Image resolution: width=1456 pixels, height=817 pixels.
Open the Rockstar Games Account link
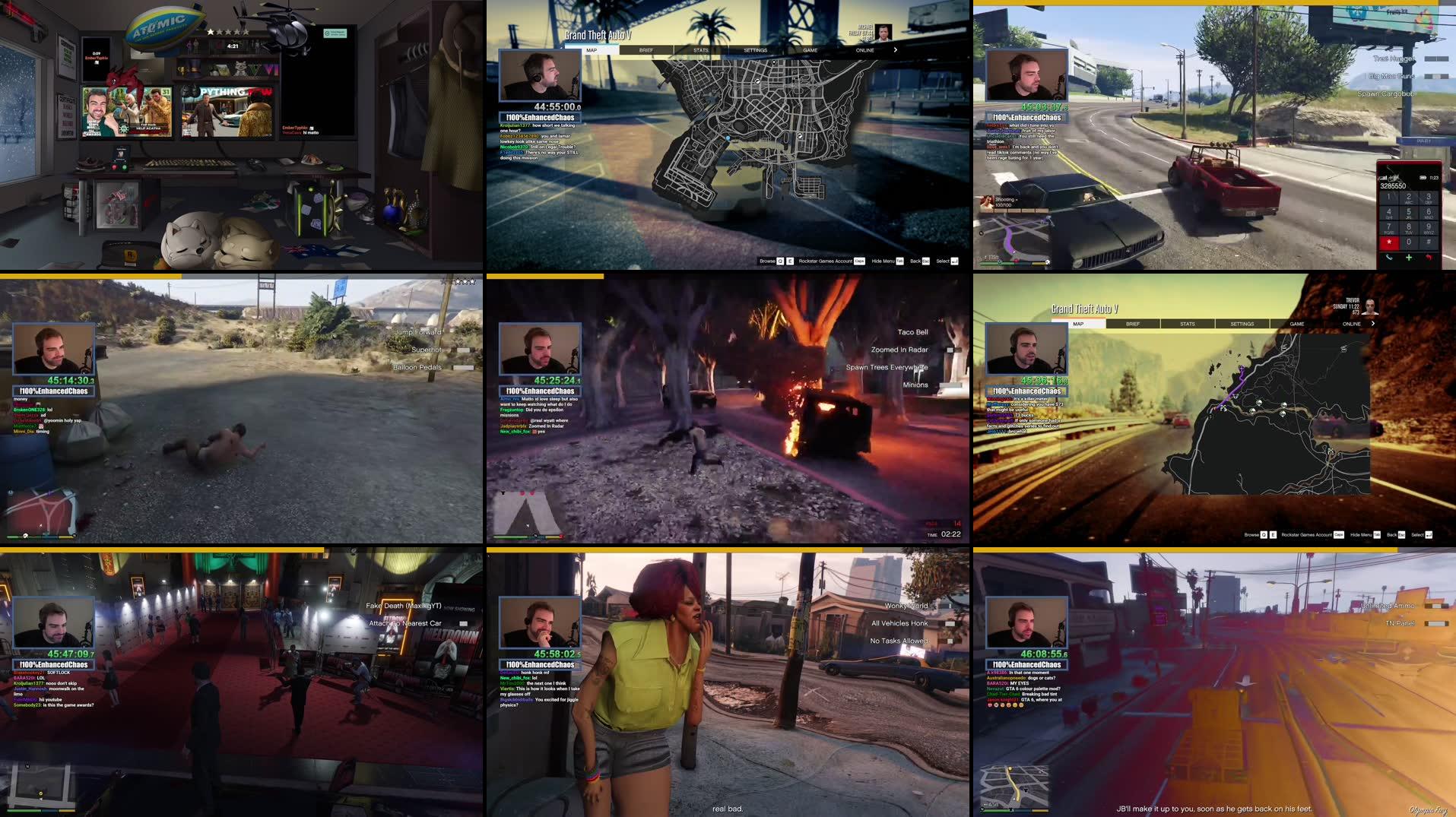click(826, 261)
